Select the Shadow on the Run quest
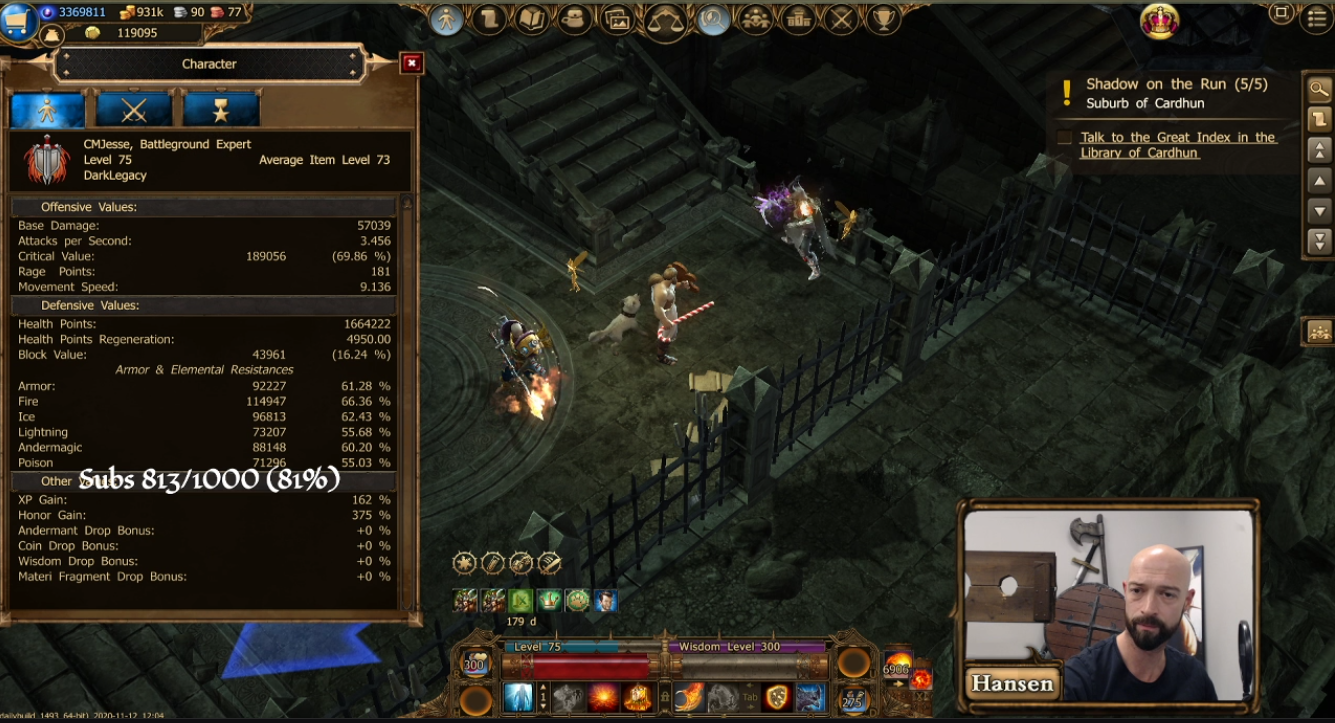The height and width of the screenshot is (723, 1335). pyautogui.click(x=1176, y=85)
